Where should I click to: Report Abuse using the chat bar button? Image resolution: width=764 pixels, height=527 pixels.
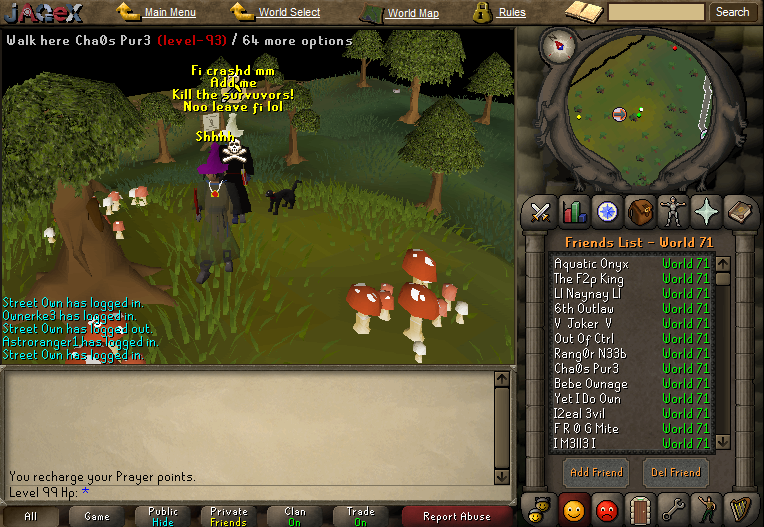pyautogui.click(x=456, y=517)
